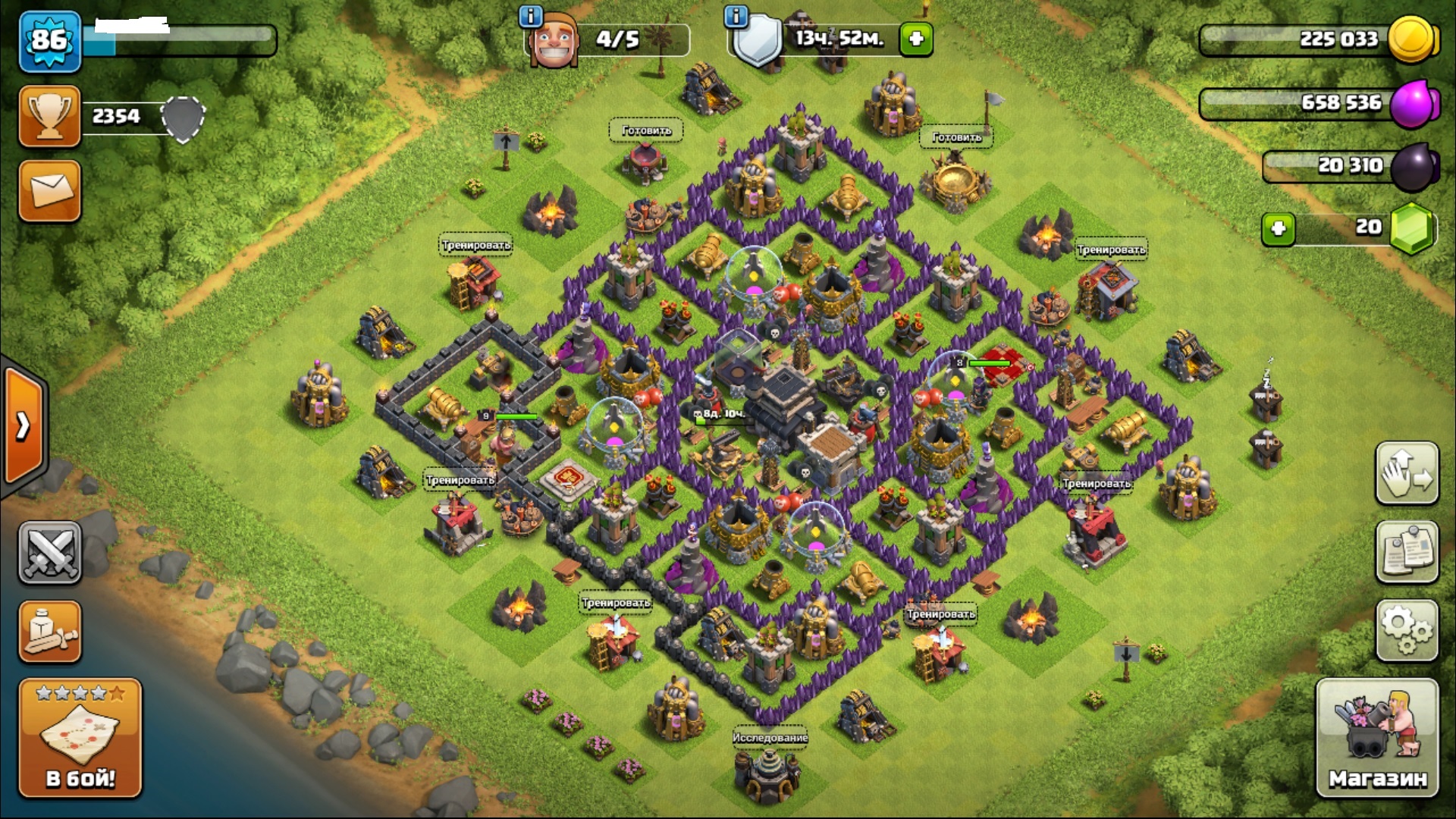Image resolution: width=1456 pixels, height=819 pixels.
Task: Open the Магазин shop
Action: pos(1377,738)
